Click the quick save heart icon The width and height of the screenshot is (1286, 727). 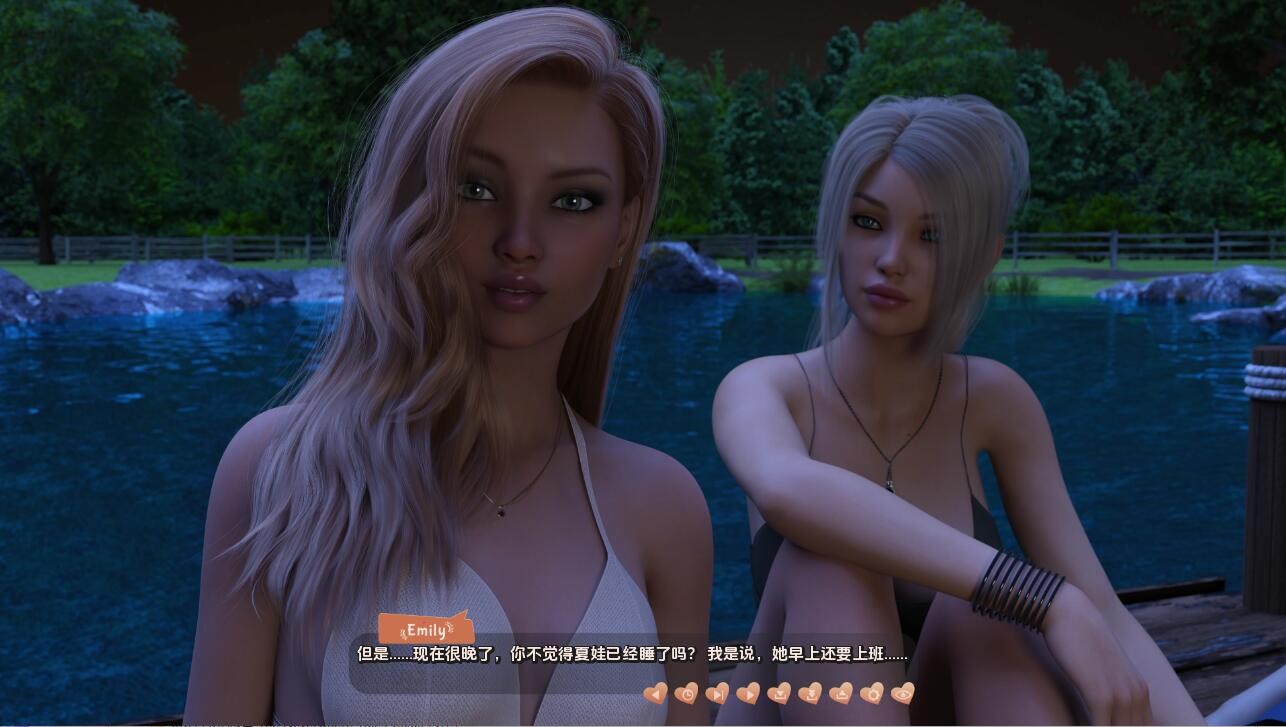click(808, 695)
